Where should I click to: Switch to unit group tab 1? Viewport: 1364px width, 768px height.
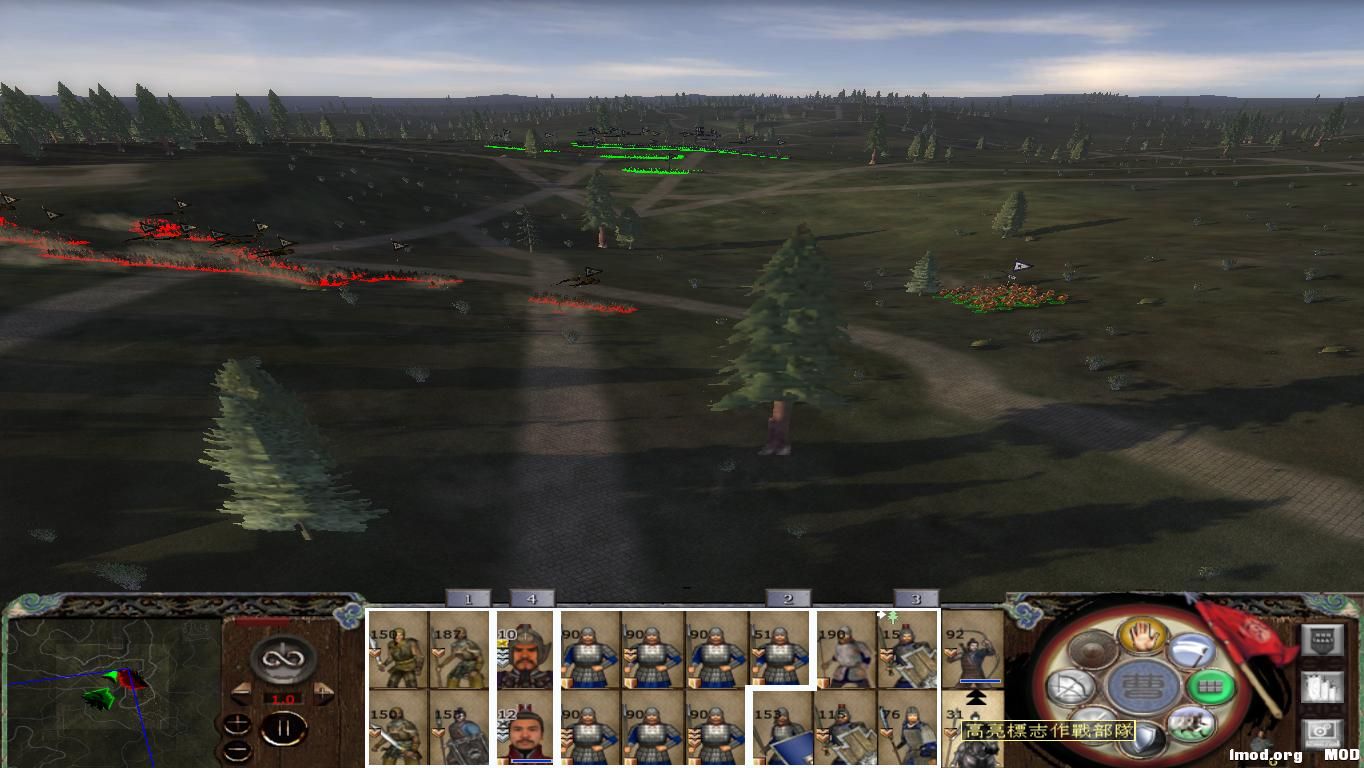click(x=468, y=600)
